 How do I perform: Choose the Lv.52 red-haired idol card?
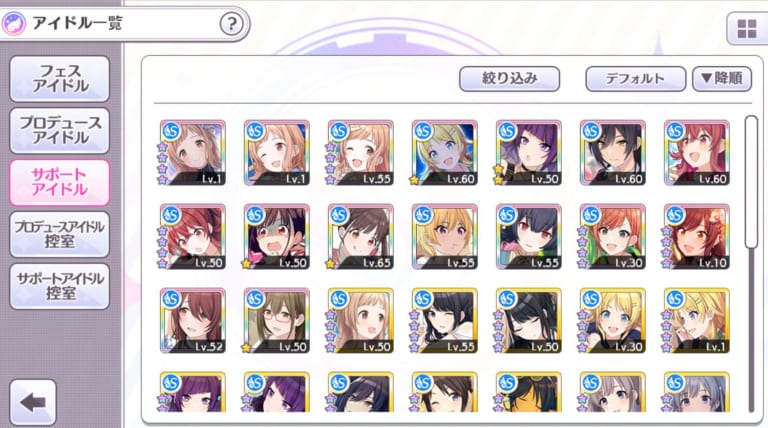pos(192,321)
